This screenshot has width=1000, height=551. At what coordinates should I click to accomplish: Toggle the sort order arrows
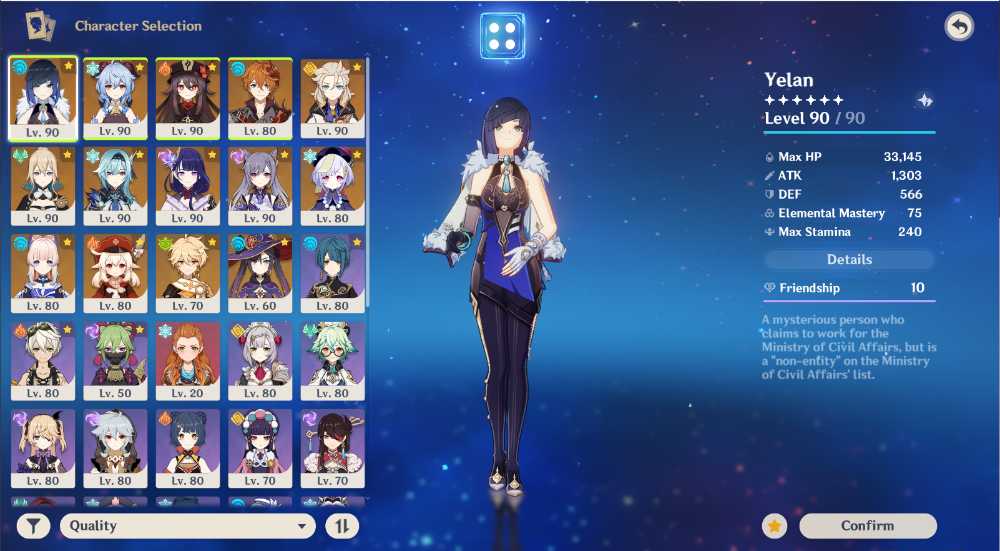[x=342, y=526]
